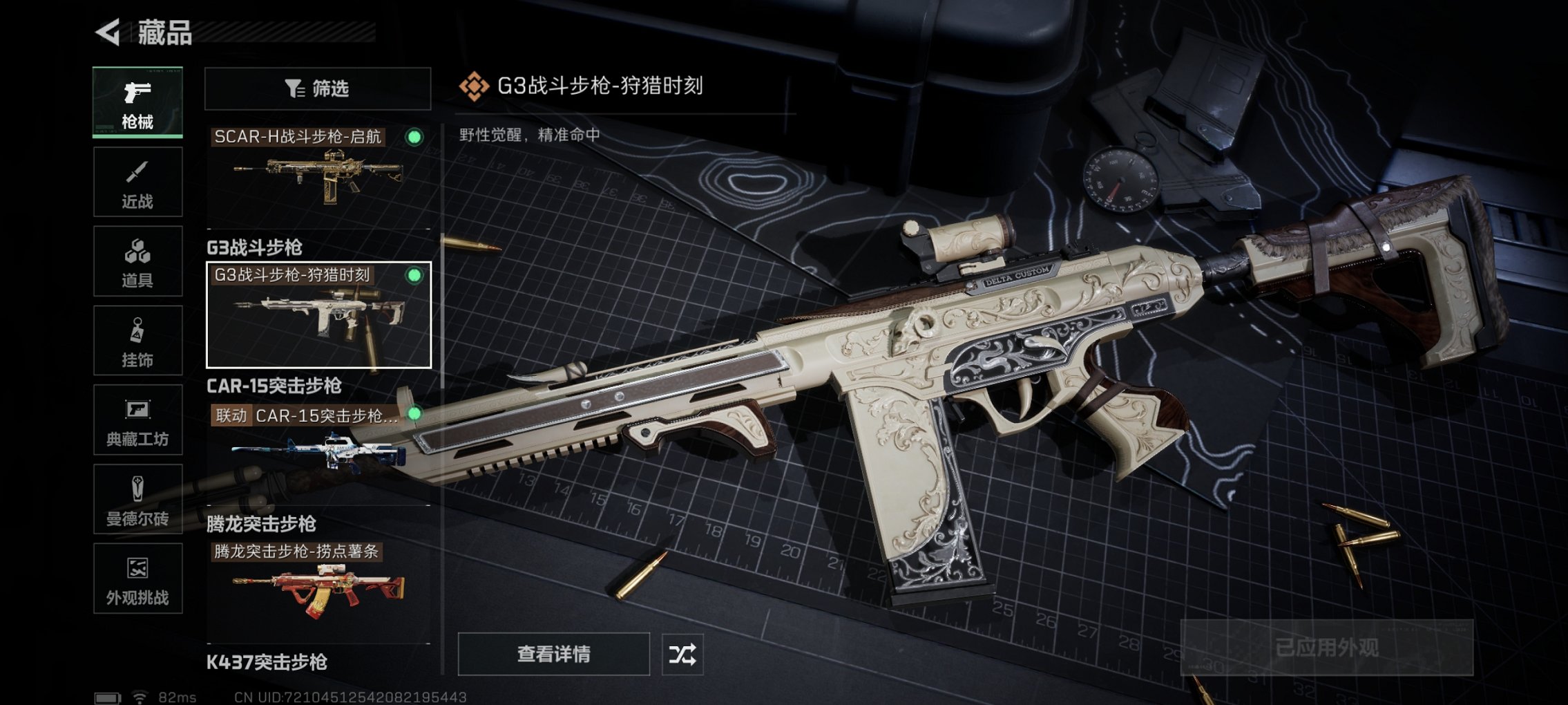Open the 曼德尔砖 sidebar icon
1568x705 pixels.
(x=137, y=498)
